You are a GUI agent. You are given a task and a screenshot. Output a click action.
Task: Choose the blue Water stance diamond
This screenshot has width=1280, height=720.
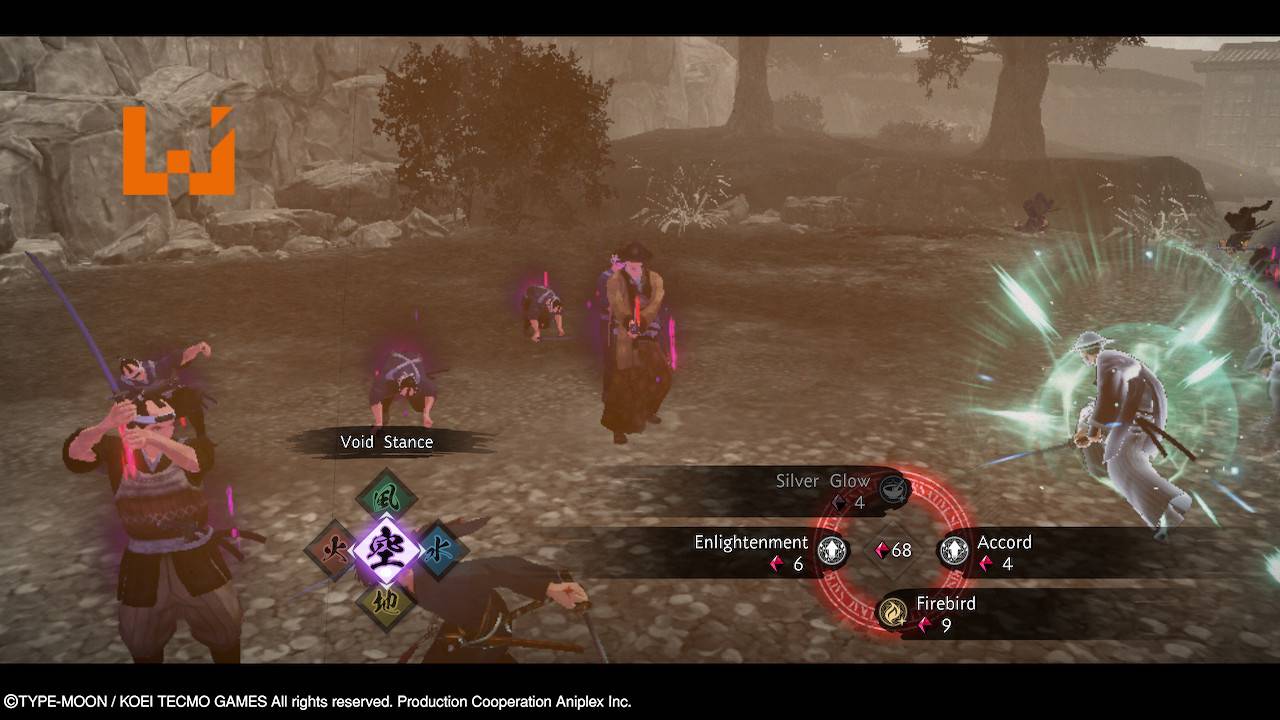point(438,549)
